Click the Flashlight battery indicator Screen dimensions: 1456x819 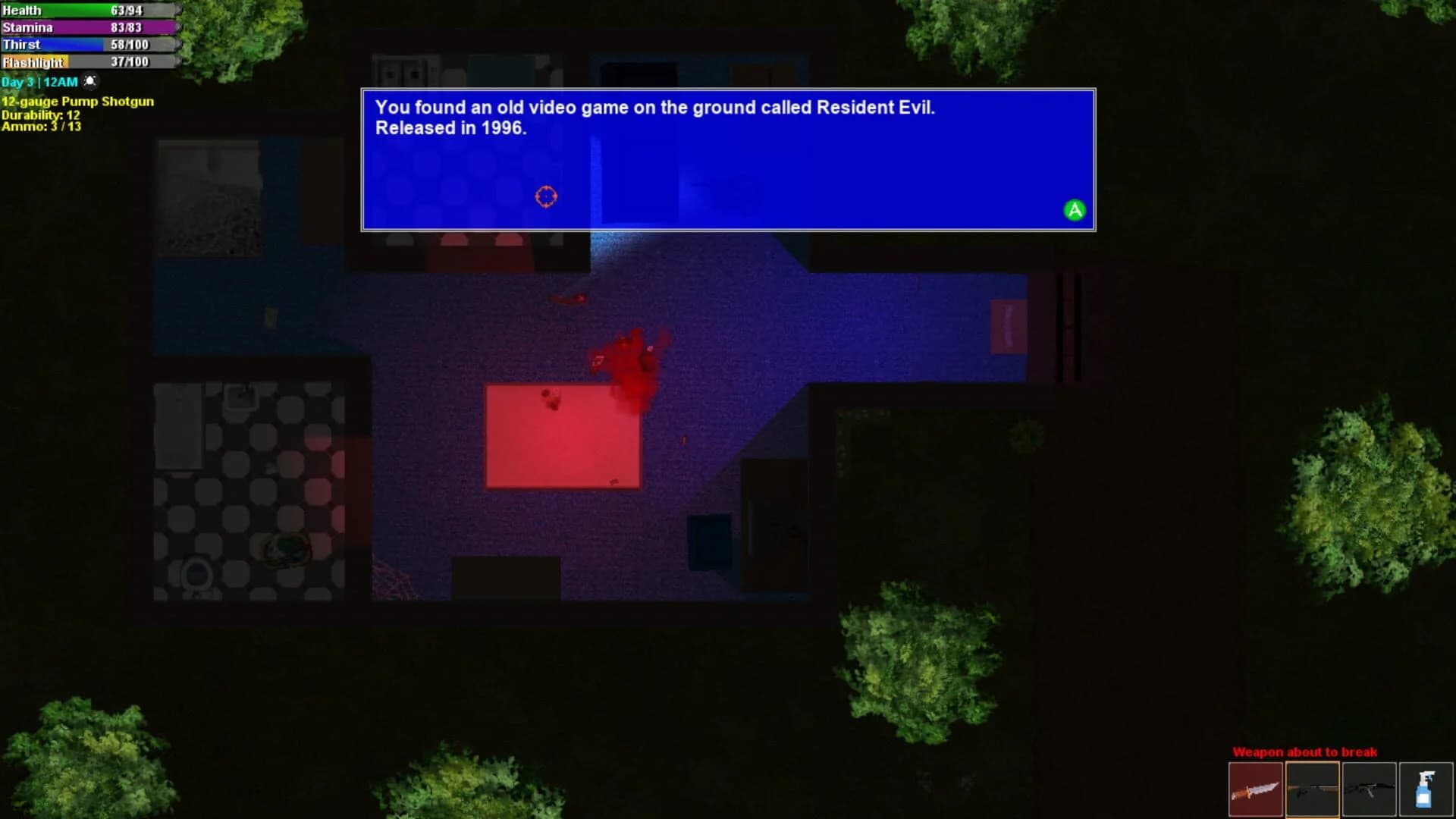[87, 62]
